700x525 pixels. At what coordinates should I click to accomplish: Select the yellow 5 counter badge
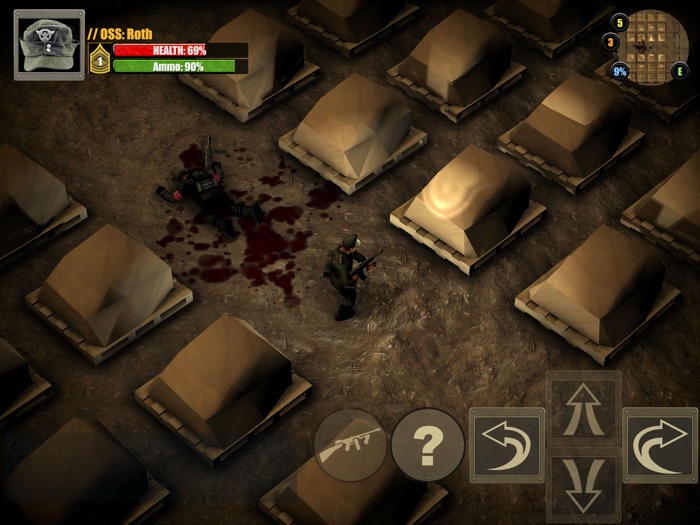pos(620,21)
